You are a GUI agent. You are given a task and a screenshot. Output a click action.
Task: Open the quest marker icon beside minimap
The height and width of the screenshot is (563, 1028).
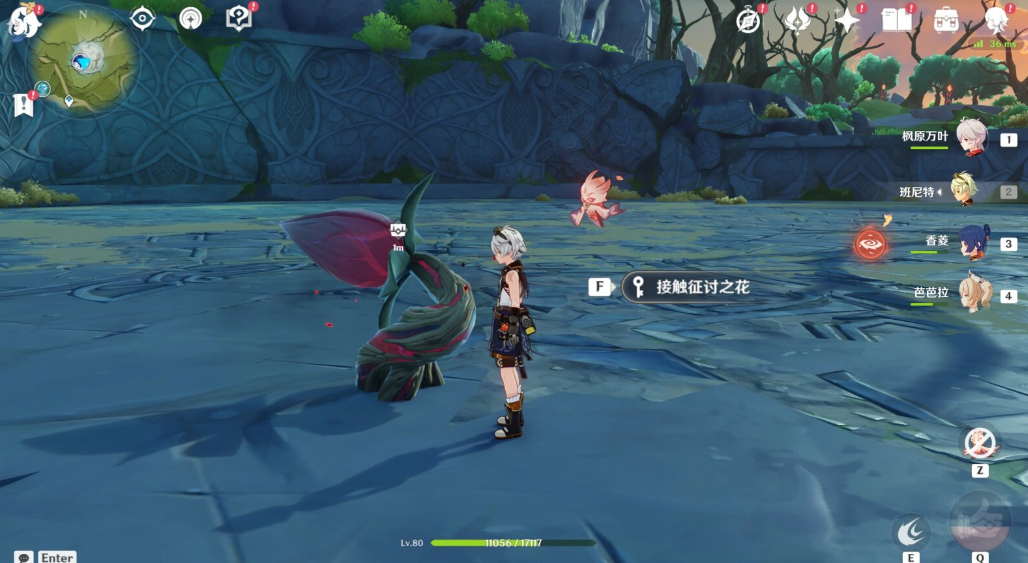tap(22, 104)
